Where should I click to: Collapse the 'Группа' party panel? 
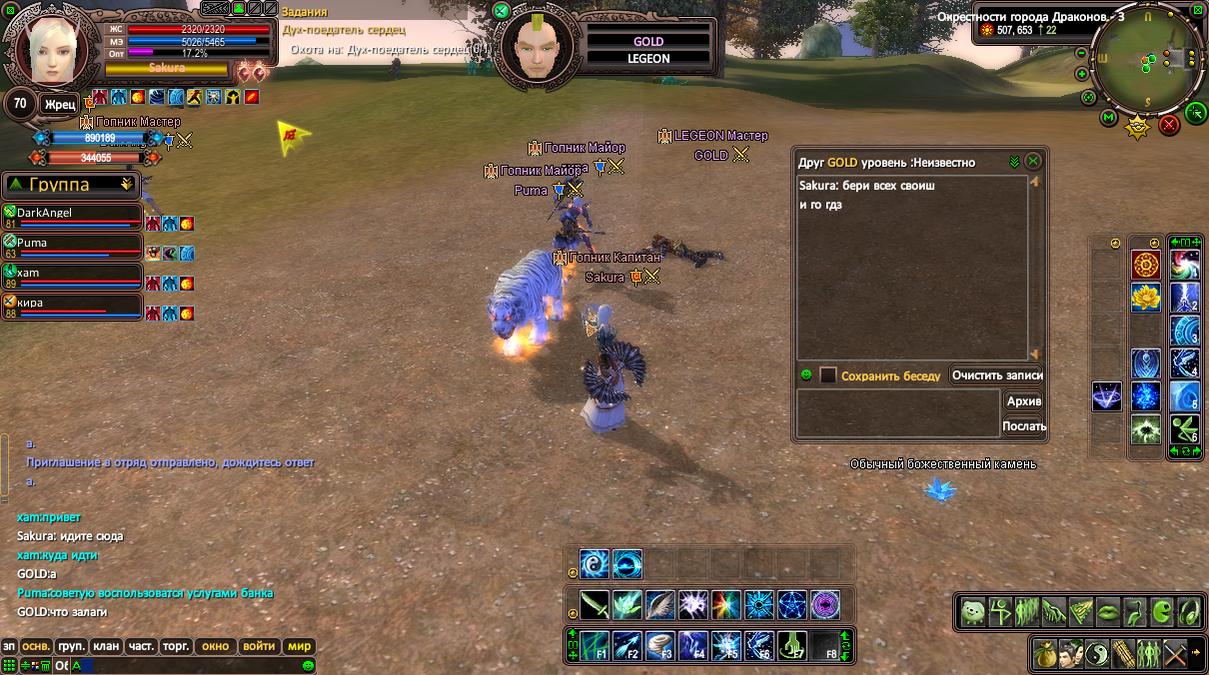126,185
